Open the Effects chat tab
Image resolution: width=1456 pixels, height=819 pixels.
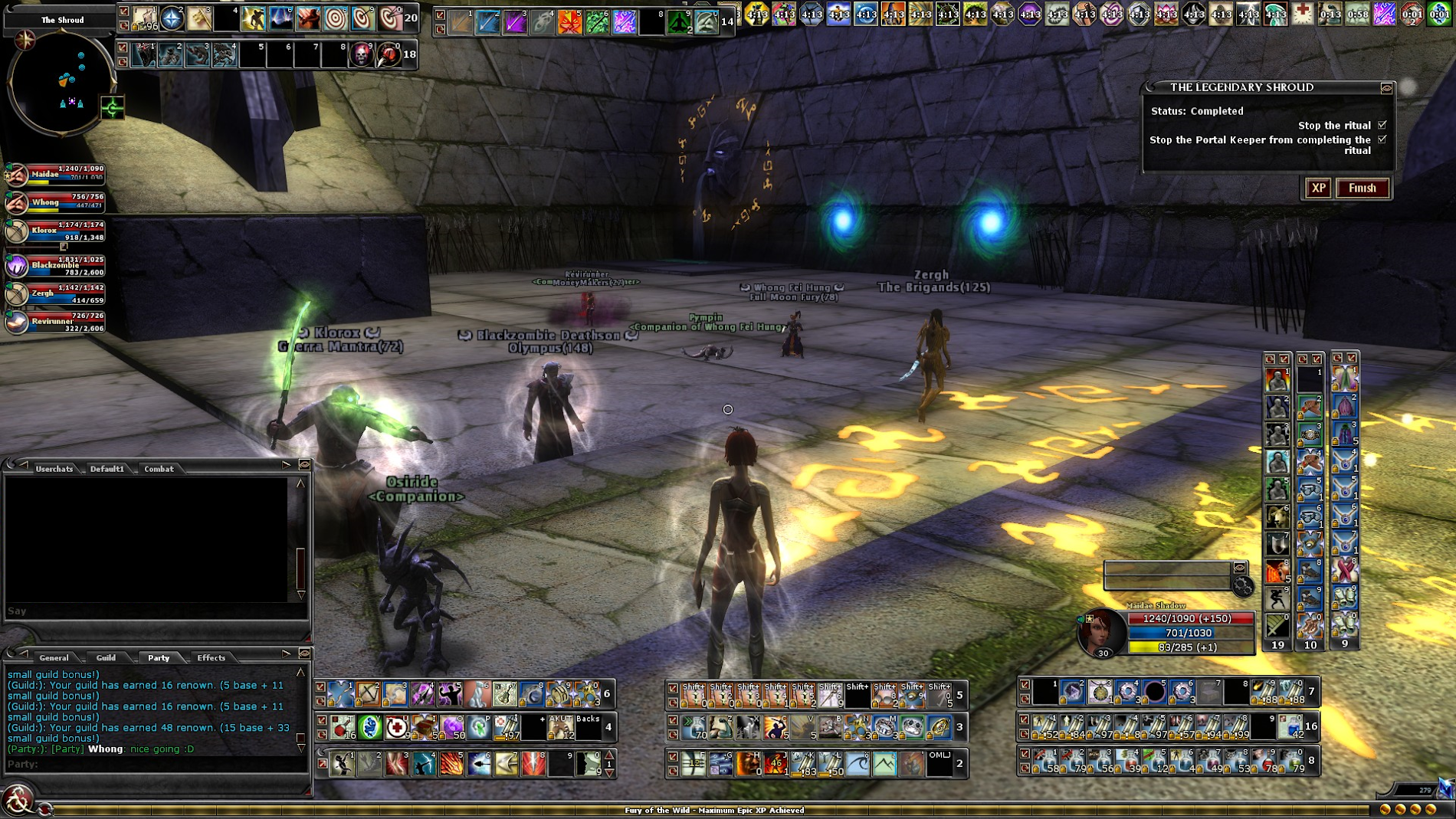211,657
